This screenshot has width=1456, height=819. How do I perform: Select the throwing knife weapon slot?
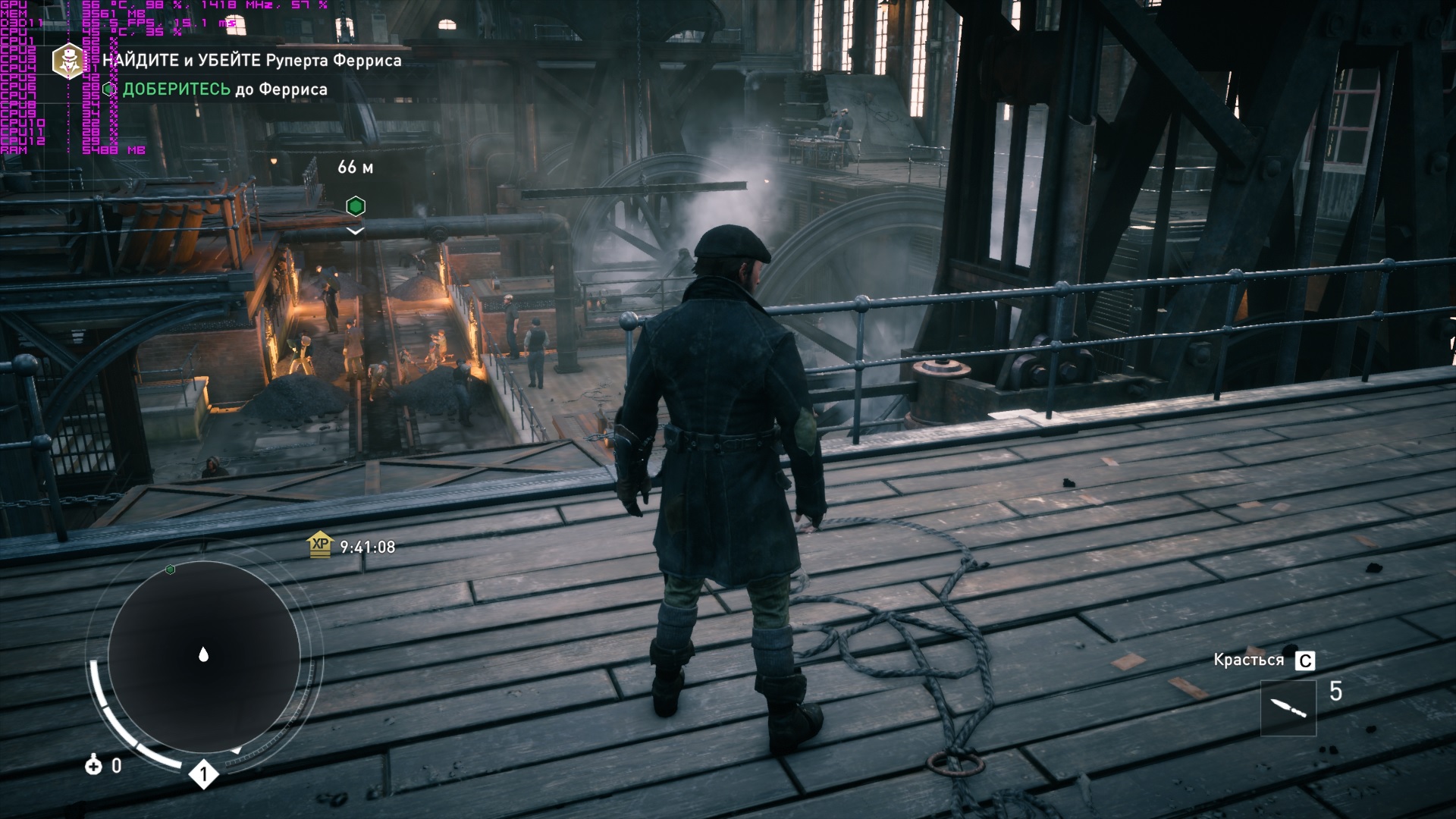pos(1288,708)
